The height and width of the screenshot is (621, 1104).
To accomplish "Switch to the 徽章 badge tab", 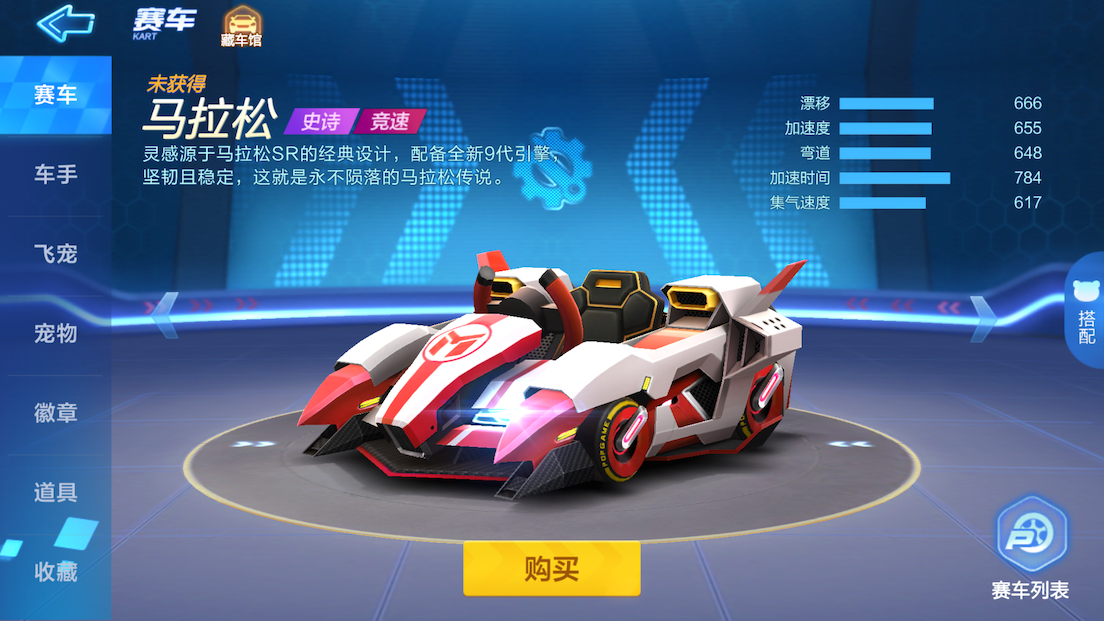I will tap(55, 412).
